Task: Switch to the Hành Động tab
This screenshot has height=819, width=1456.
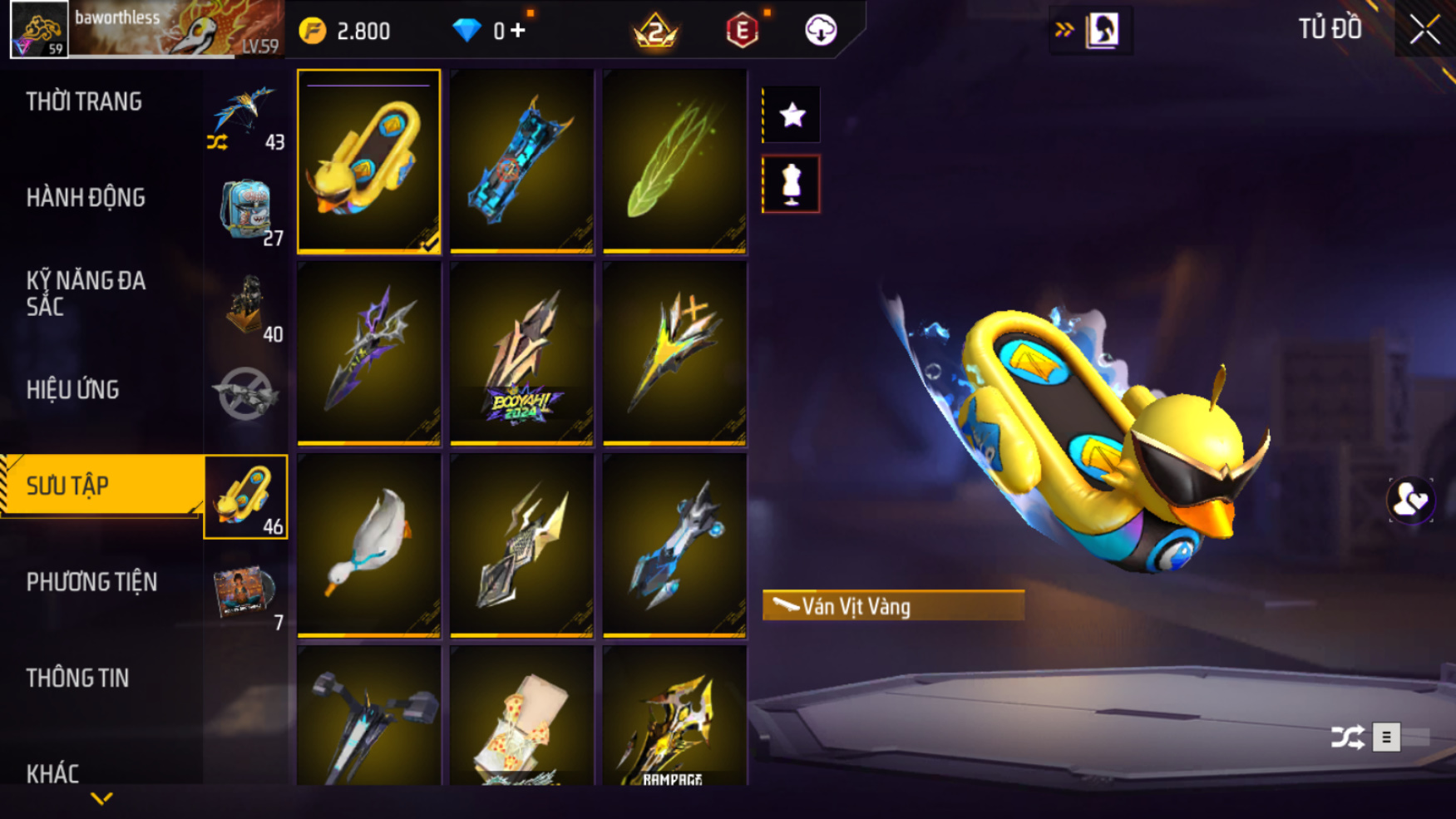Action: [x=86, y=198]
